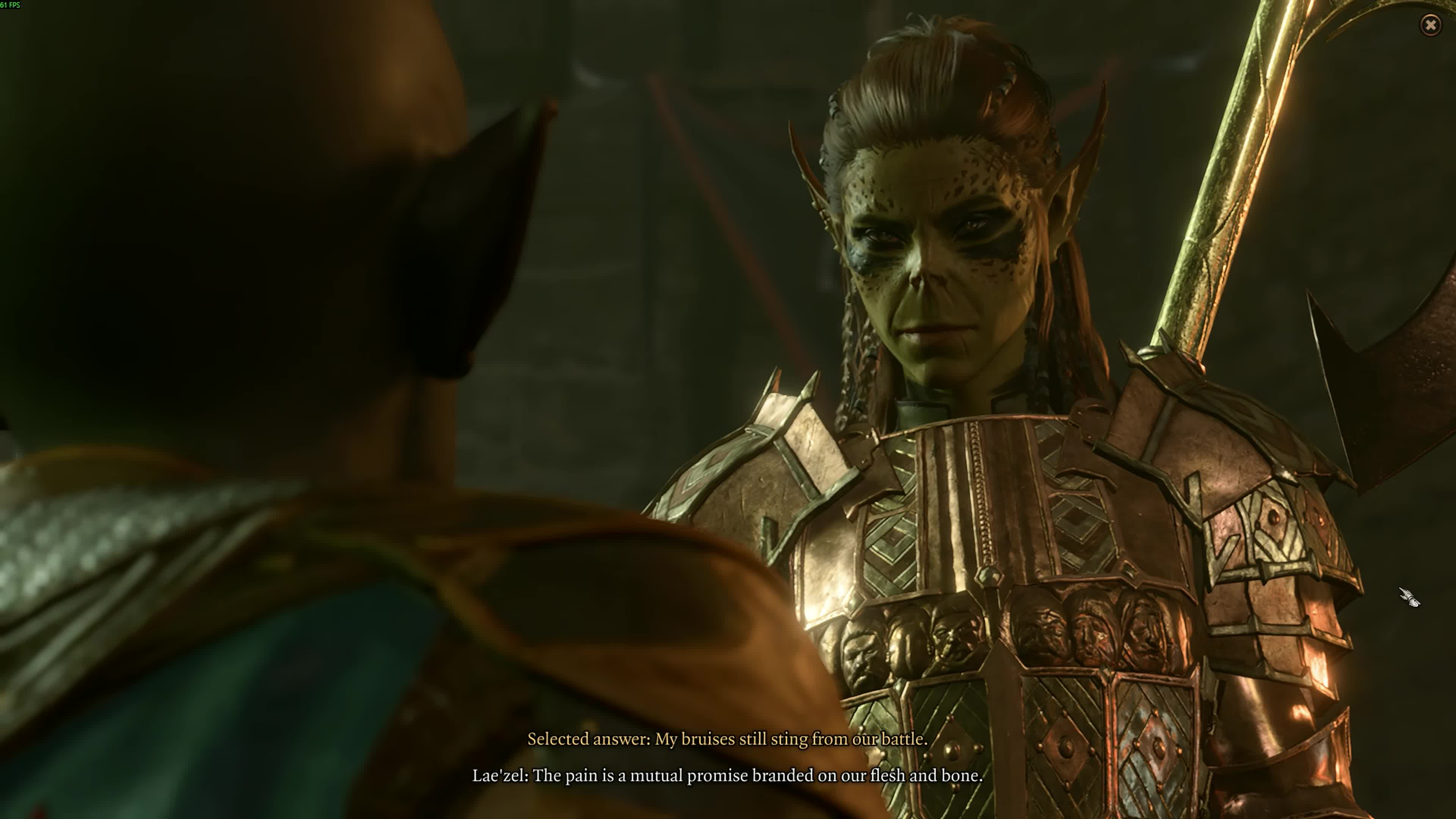The width and height of the screenshot is (1456, 819).
Task: Close the dialogue with the X button
Action: (1430, 25)
